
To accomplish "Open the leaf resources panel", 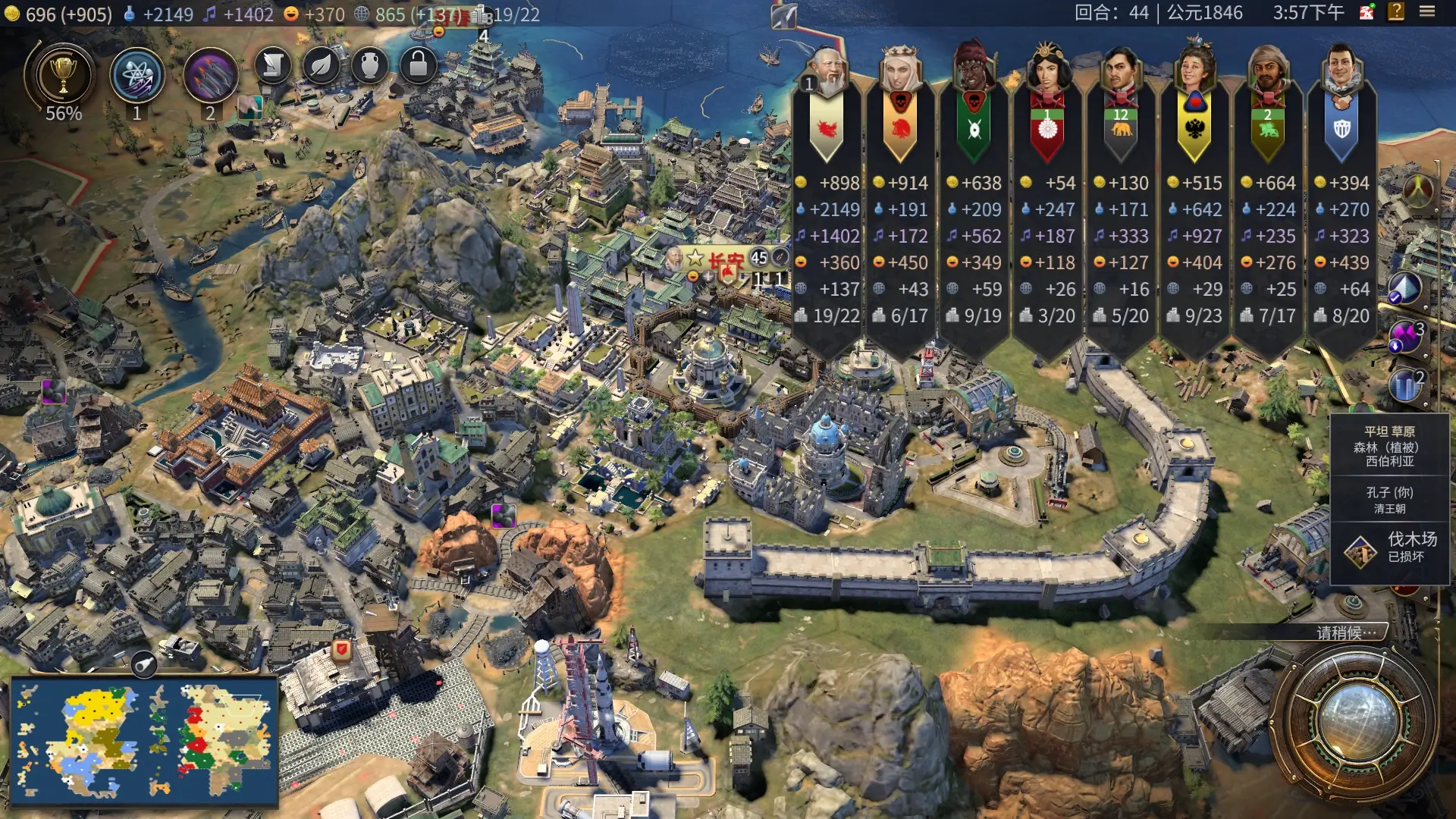I will (x=321, y=66).
